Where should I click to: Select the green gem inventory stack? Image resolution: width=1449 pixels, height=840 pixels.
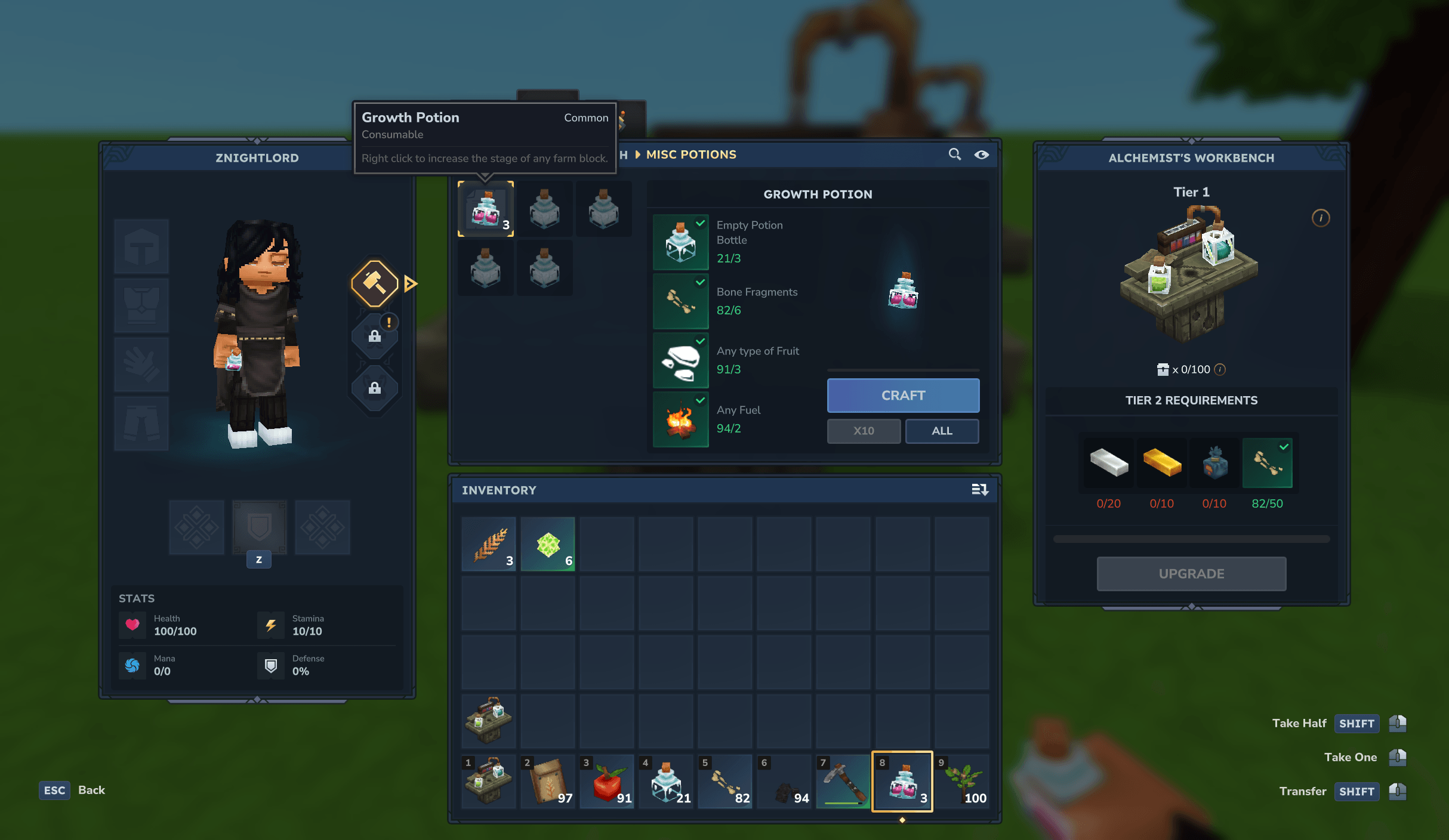(548, 545)
